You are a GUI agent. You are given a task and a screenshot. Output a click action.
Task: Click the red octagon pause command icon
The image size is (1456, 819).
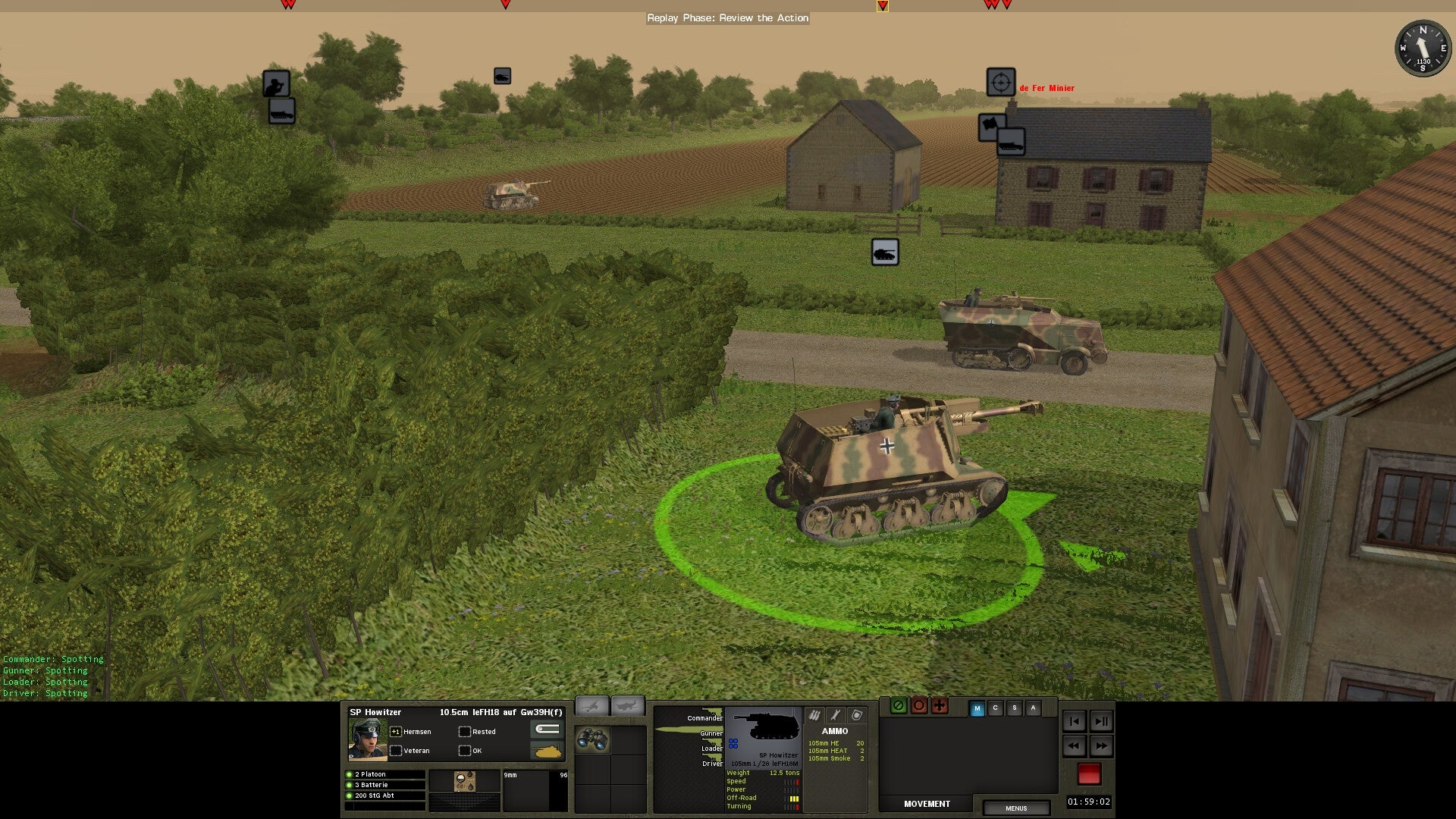(x=919, y=706)
